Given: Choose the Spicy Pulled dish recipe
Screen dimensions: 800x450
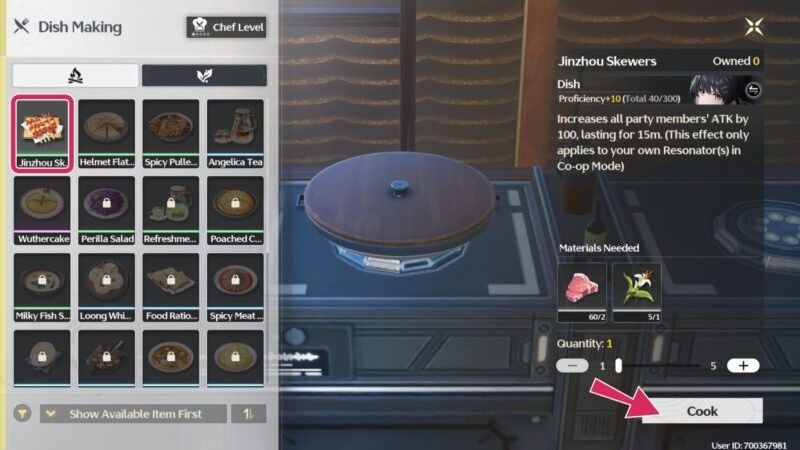Looking at the screenshot, I should [171, 133].
